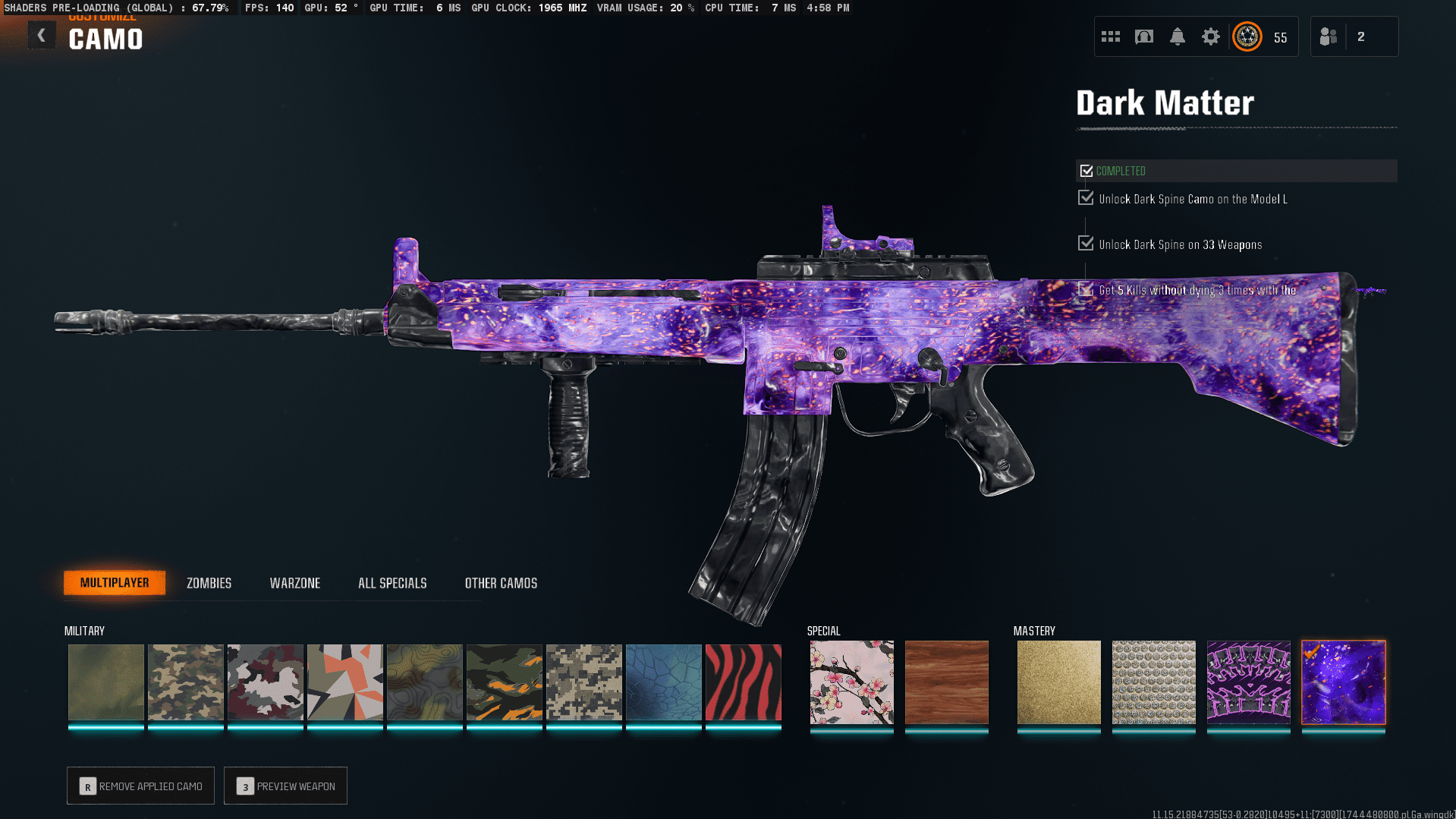
Task: Pick the diamond mastery camo
Action: 1153,682
